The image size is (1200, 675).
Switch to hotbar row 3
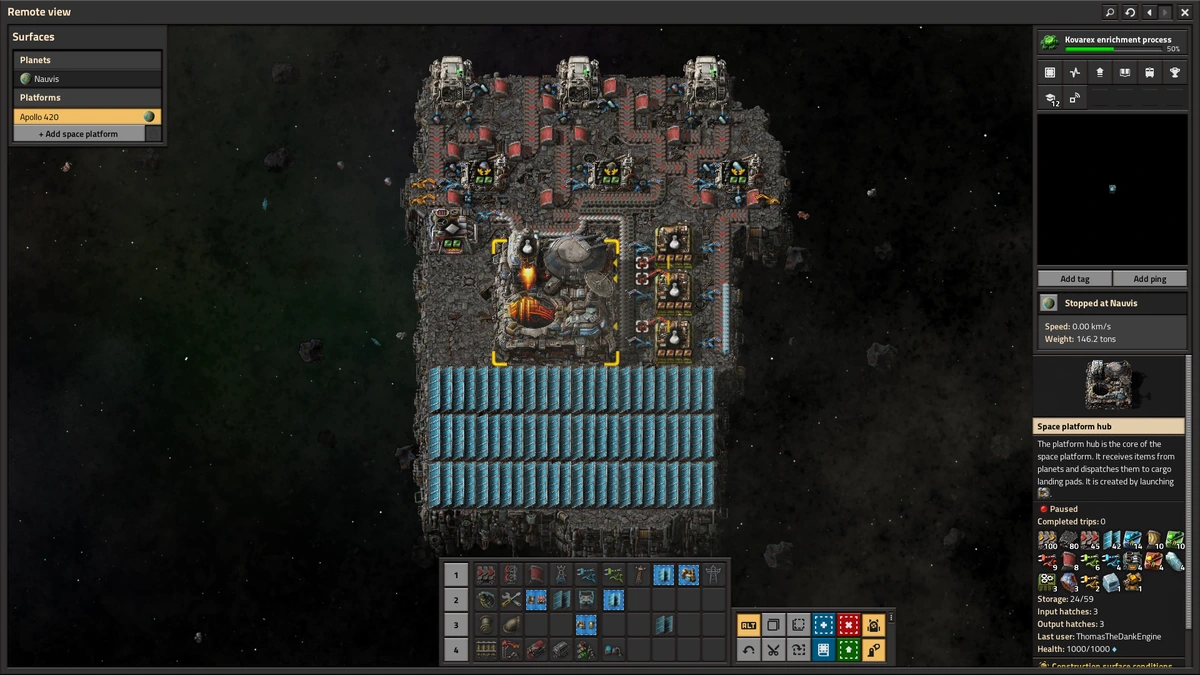455,625
